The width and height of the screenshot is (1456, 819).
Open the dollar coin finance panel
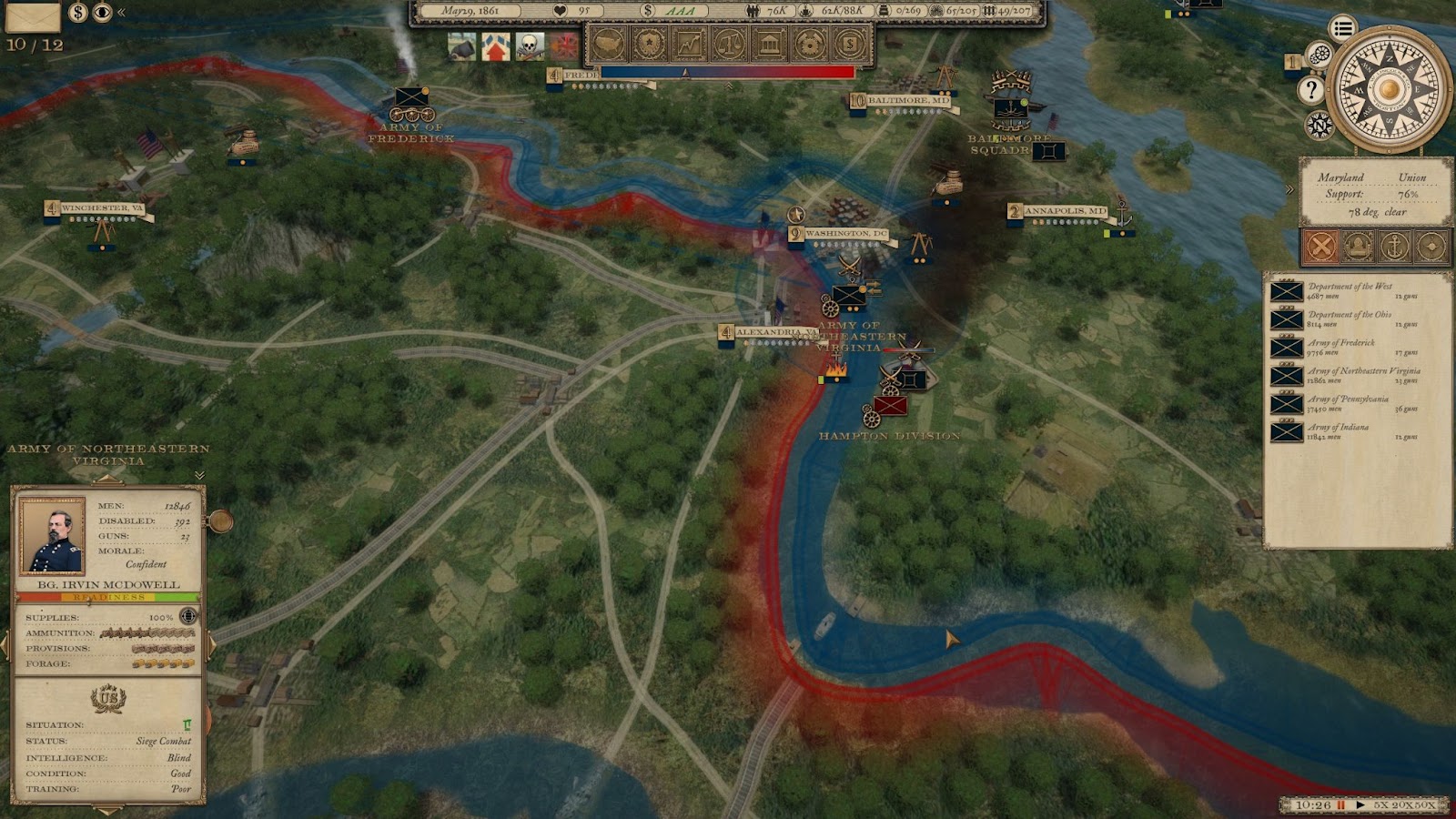[x=849, y=43]
